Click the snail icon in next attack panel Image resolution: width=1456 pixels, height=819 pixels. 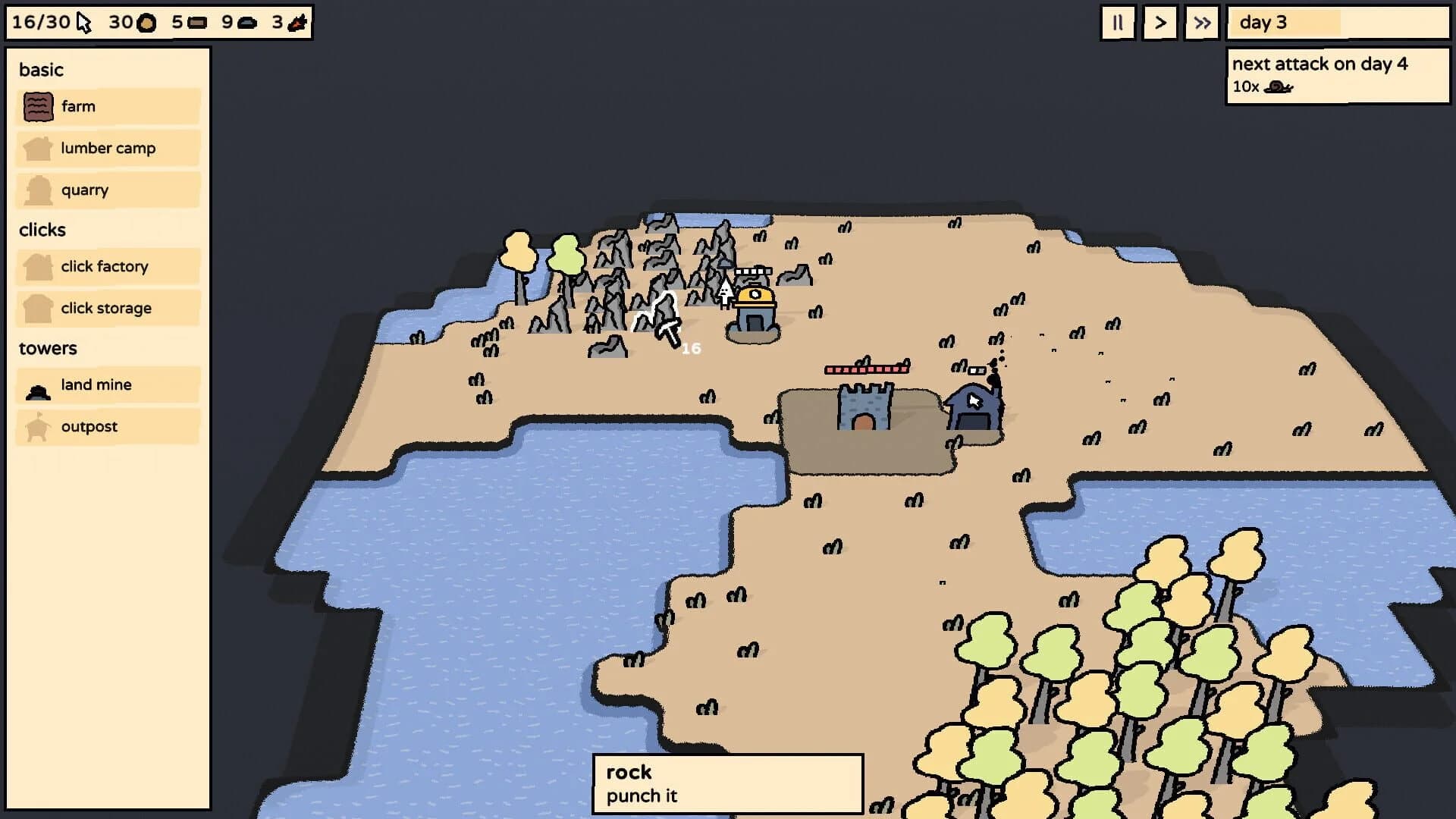click(x=1277, y=86)
